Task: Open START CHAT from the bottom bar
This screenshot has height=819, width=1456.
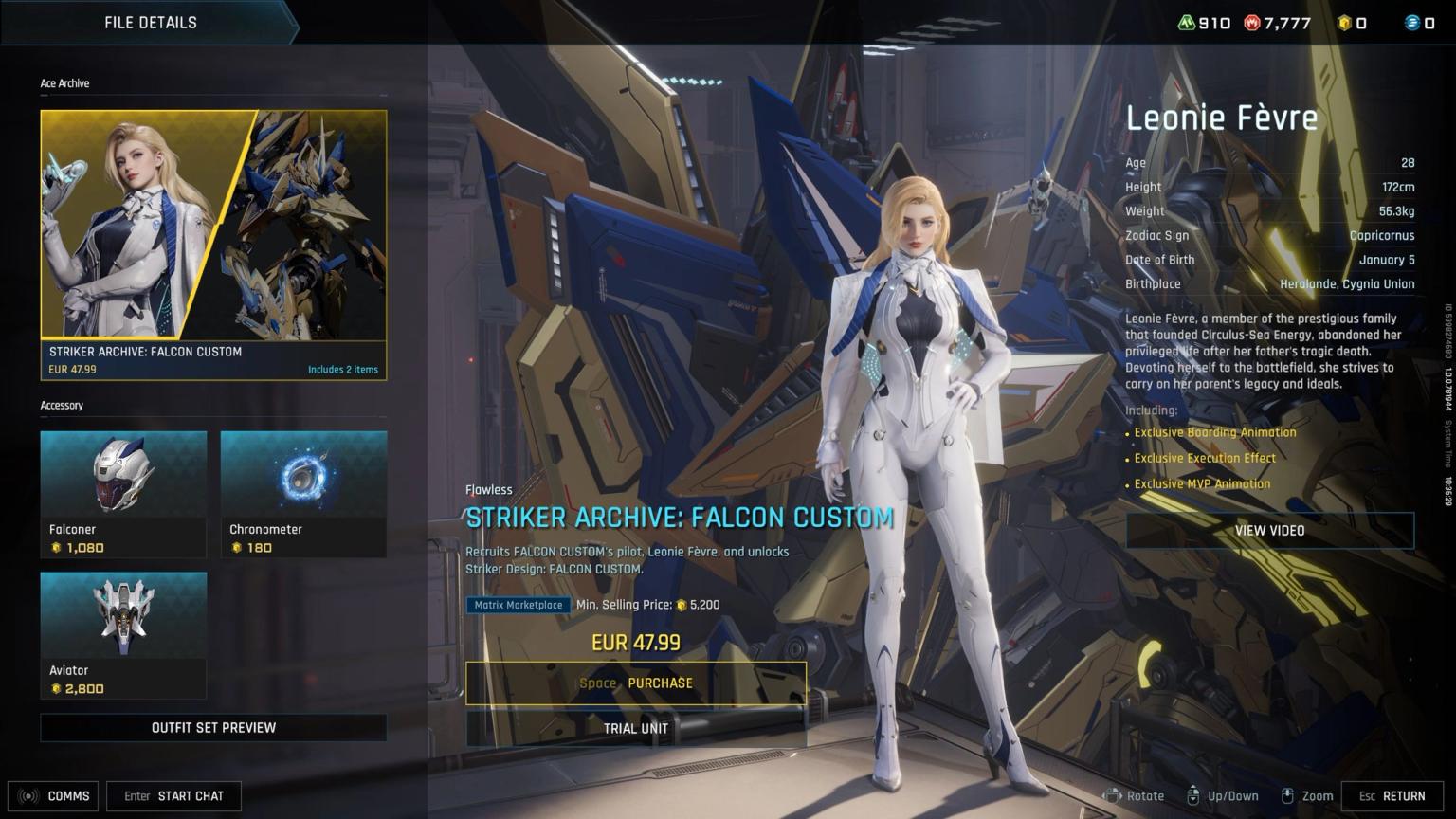Action: 173,796
